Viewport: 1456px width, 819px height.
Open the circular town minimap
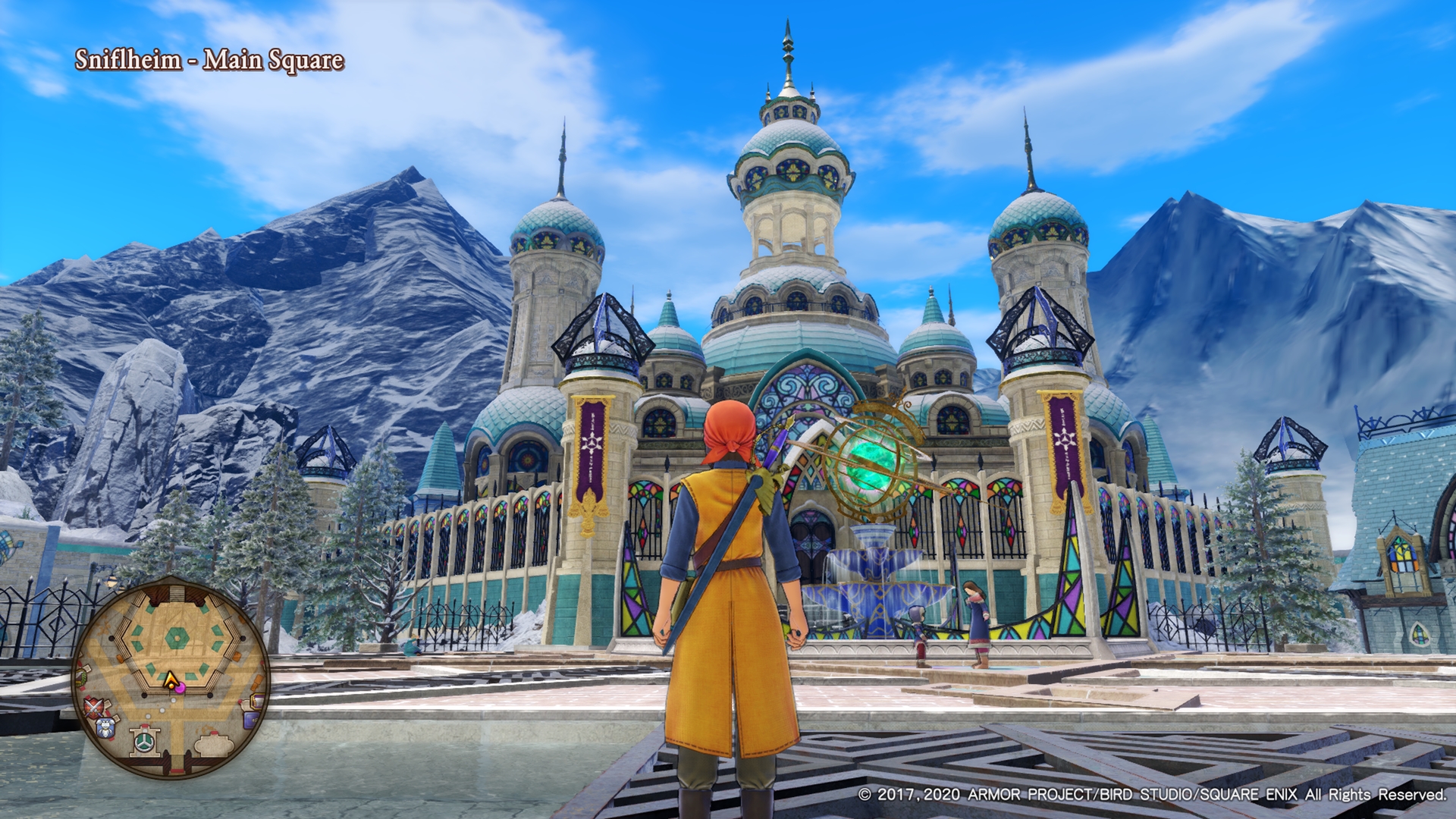pyautogui.click(x=171, y=677)
